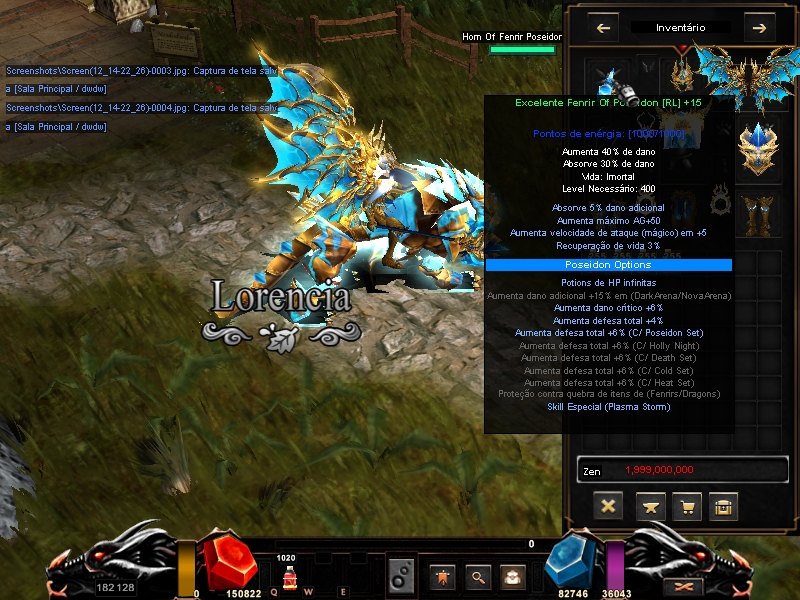Open the anvil repair function
The height and width of the screenshot is (600, 800).
[650, 507]
